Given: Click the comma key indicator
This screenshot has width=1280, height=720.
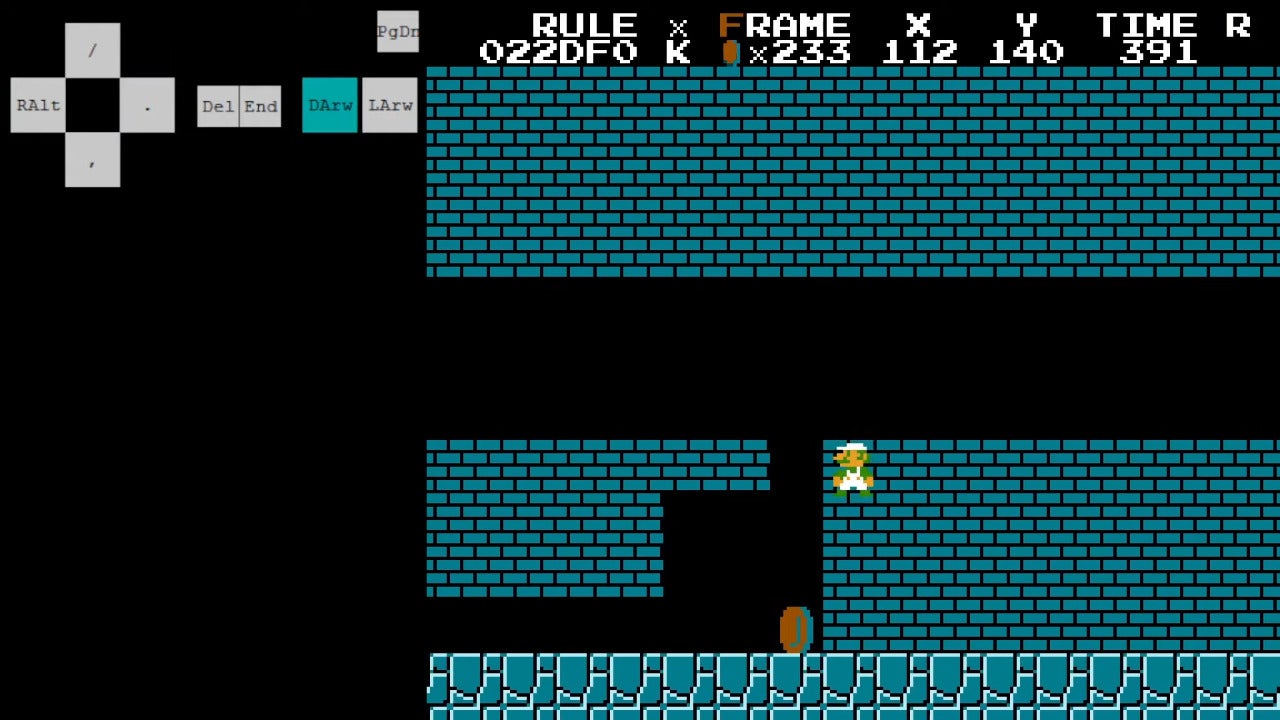Looking at the screenshot, I should (x=92, y=162).
